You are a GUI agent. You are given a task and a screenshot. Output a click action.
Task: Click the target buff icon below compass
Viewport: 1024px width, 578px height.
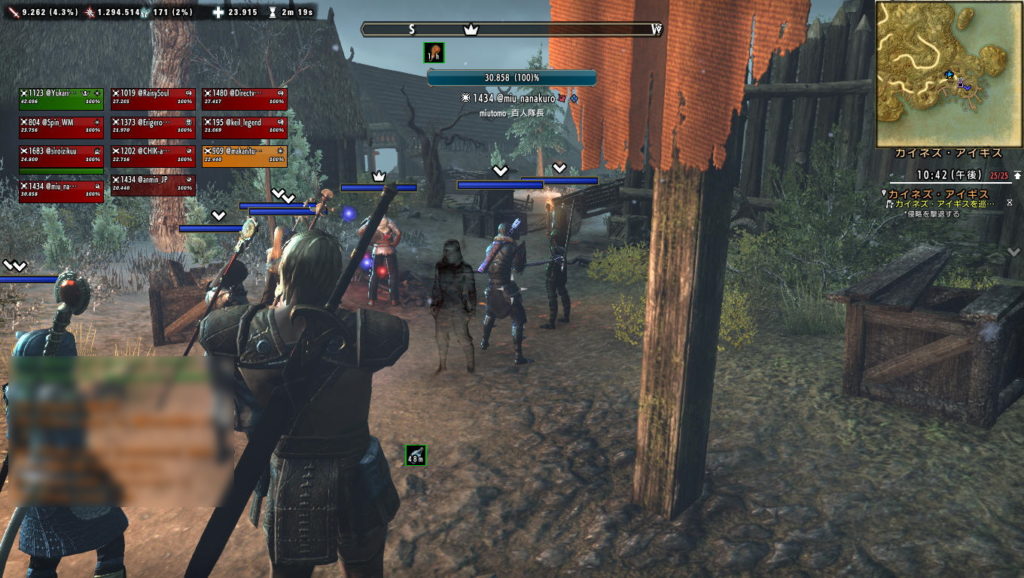[434, 52]
